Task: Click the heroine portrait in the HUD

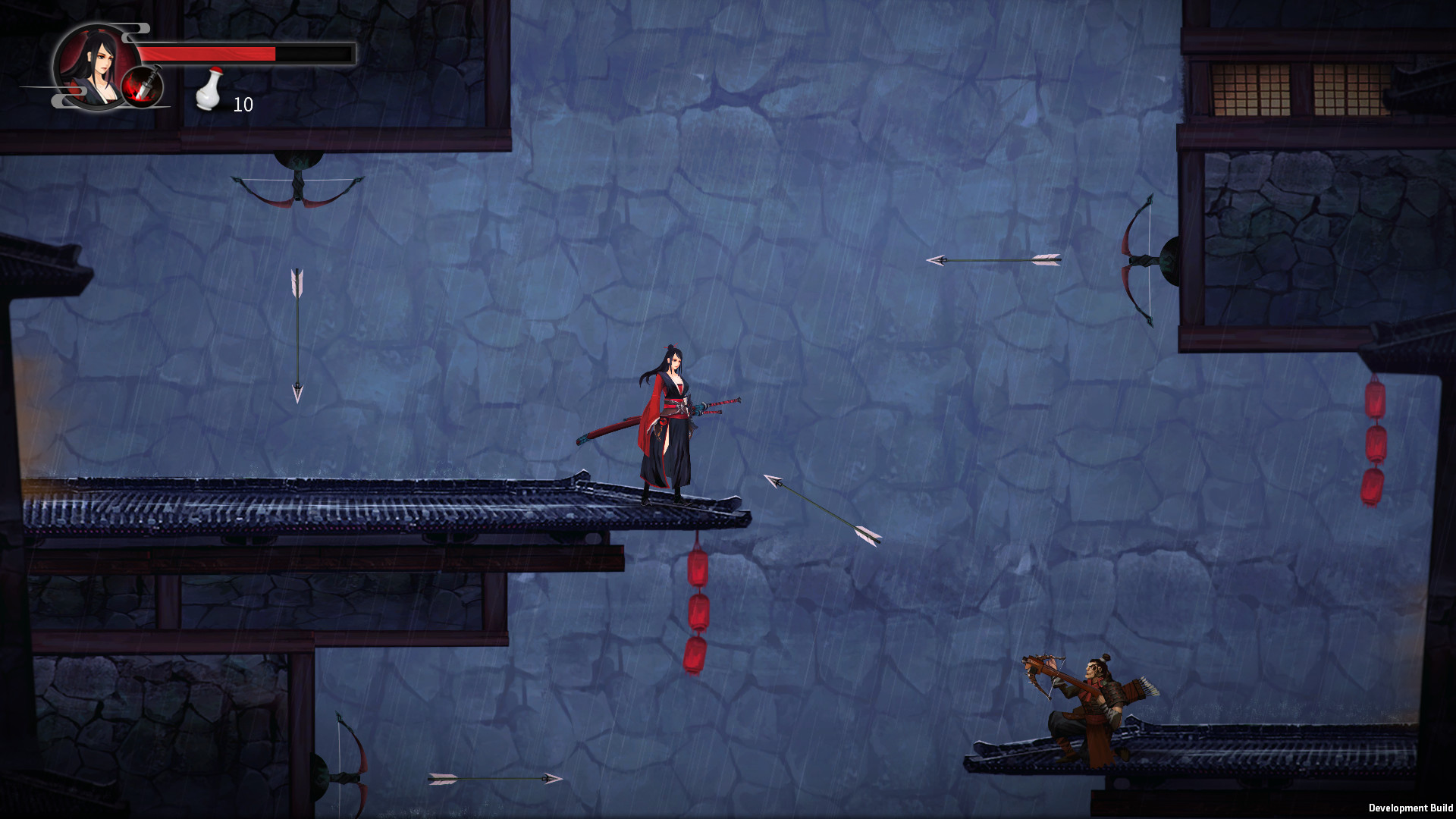Action: click(x=92, y=64)
